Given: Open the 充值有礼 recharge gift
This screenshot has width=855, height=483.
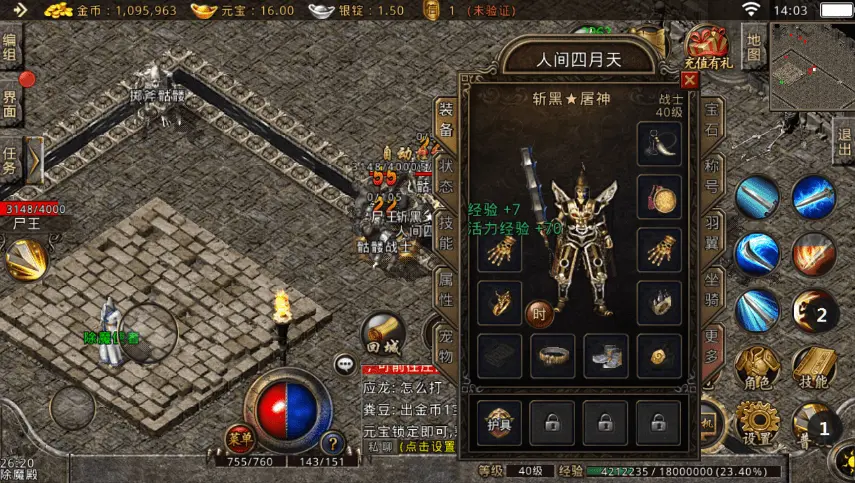Looking at the screenshot, I should 710,45.
